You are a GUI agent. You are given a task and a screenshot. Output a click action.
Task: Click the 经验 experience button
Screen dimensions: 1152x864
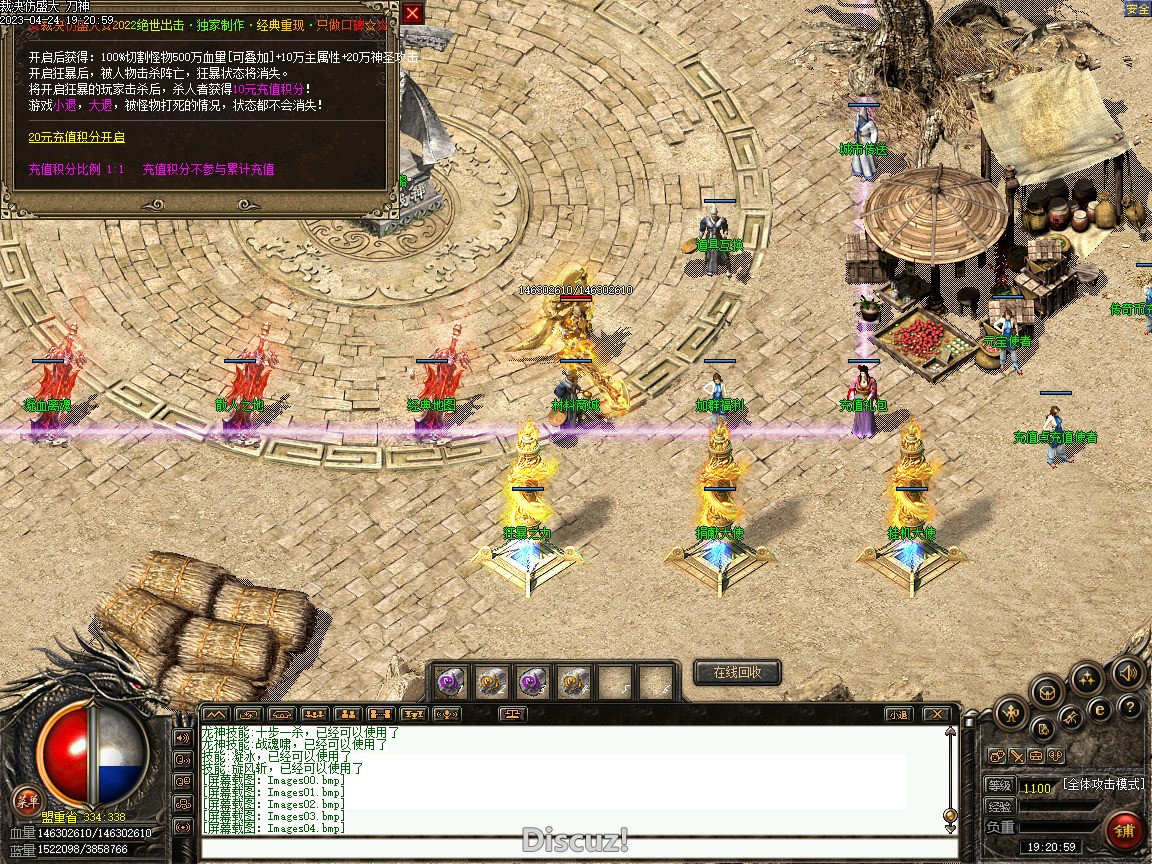[x=1000, y=806]
